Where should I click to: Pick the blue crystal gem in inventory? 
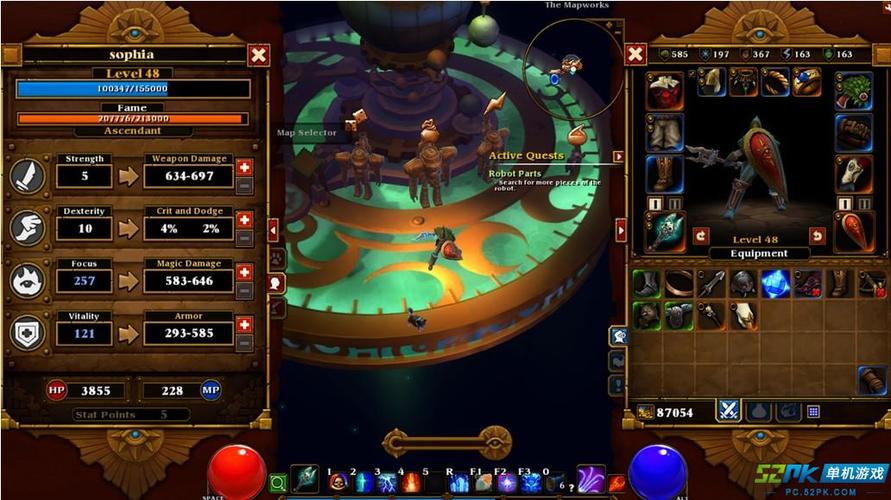[776, 284]
